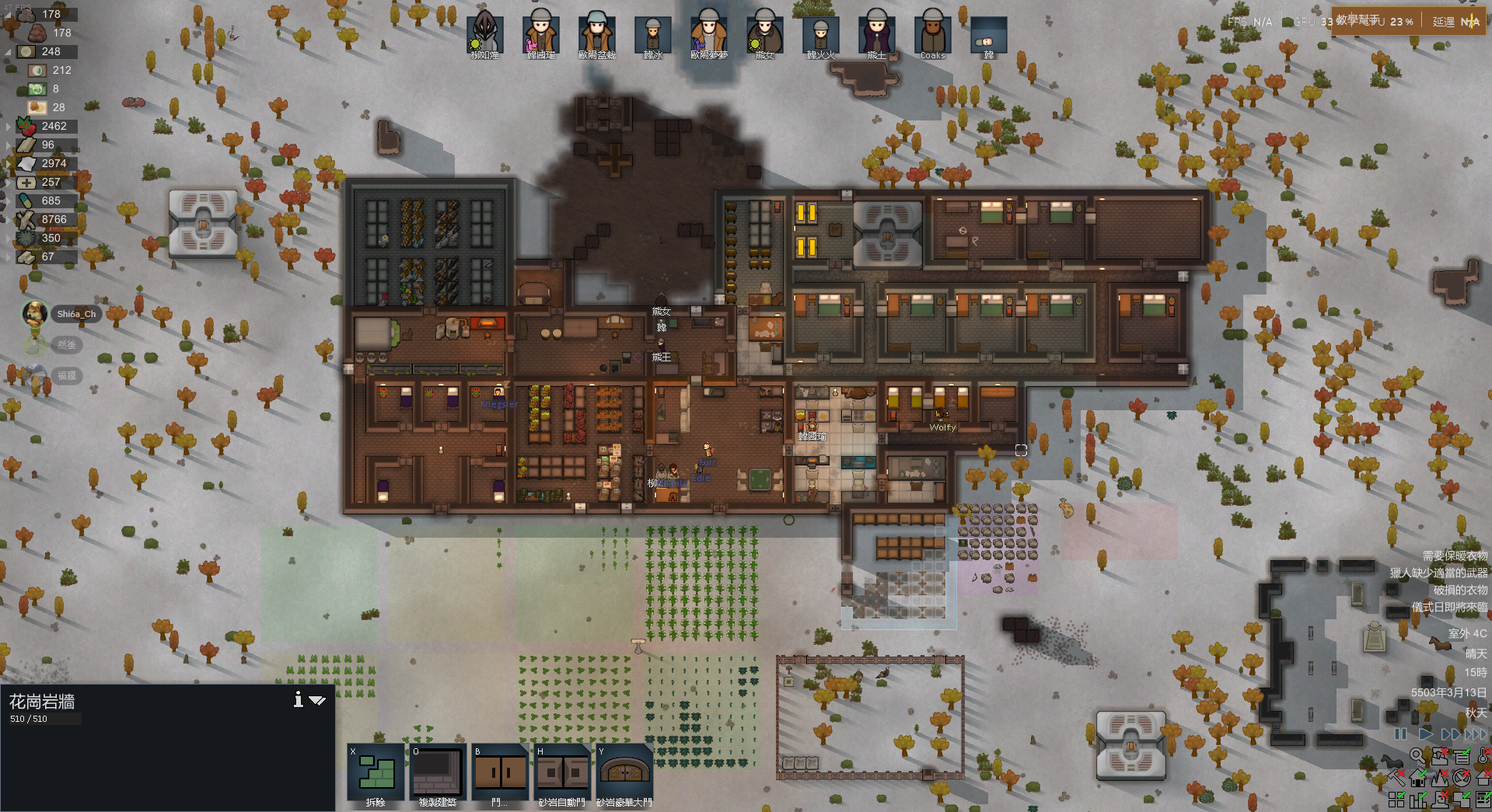Click the magnifying glass search icon

click(x=1417, y=755)
